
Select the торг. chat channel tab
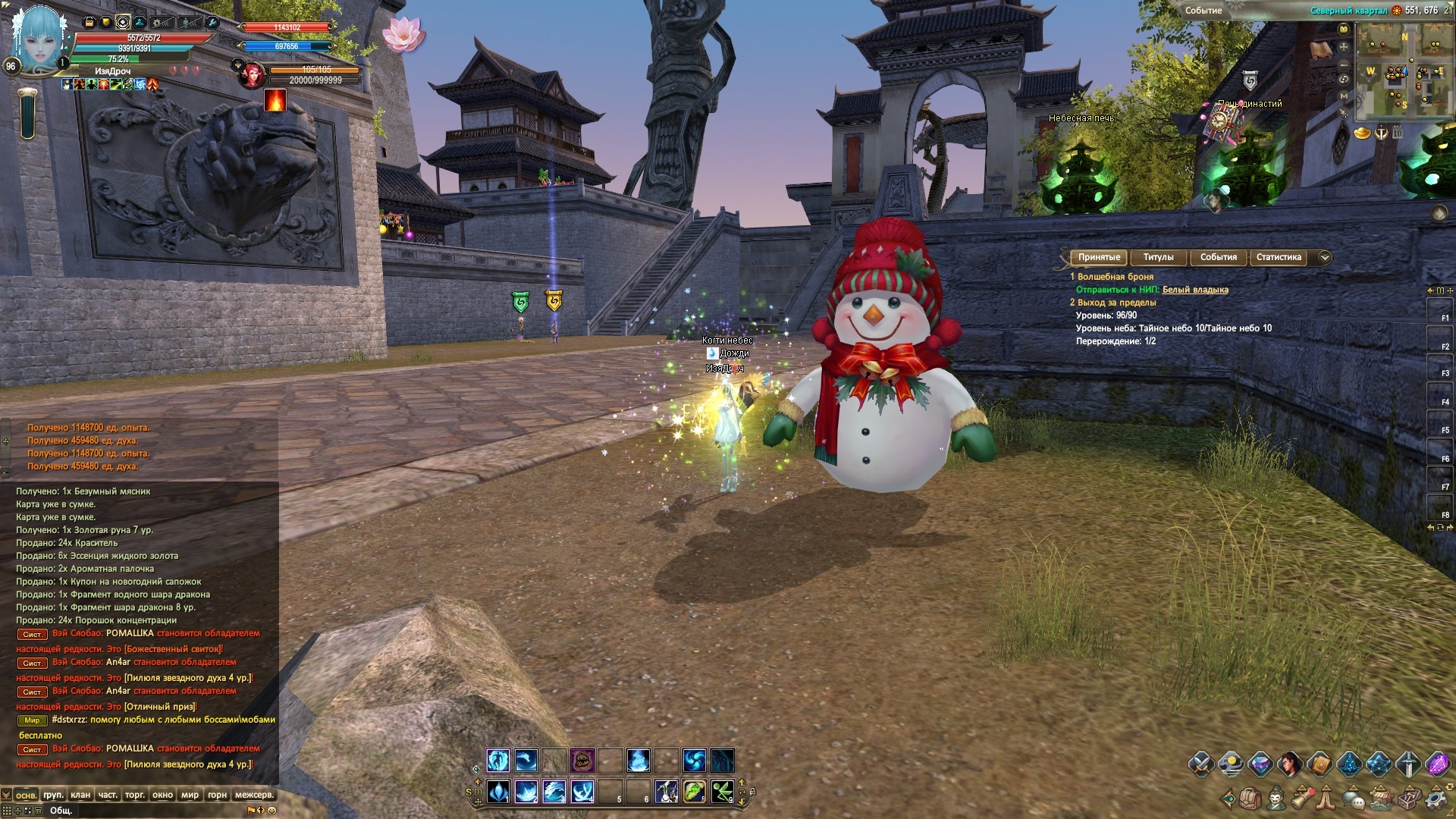point(135,795)
